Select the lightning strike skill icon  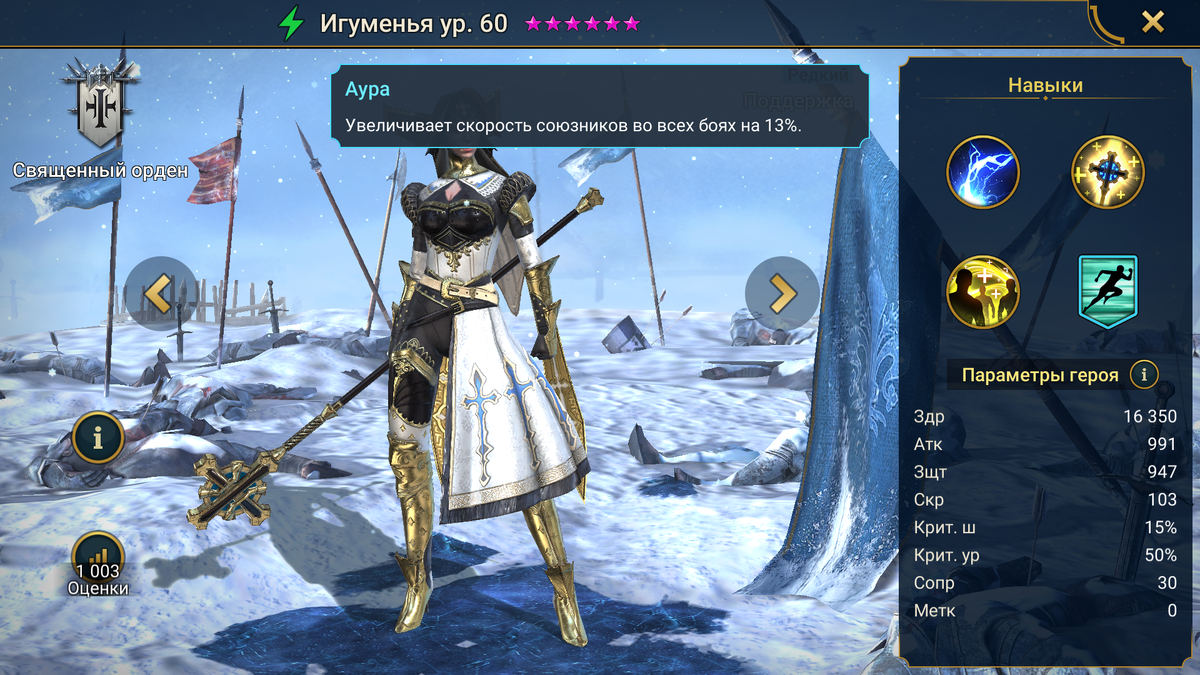[x=983, y=172]
